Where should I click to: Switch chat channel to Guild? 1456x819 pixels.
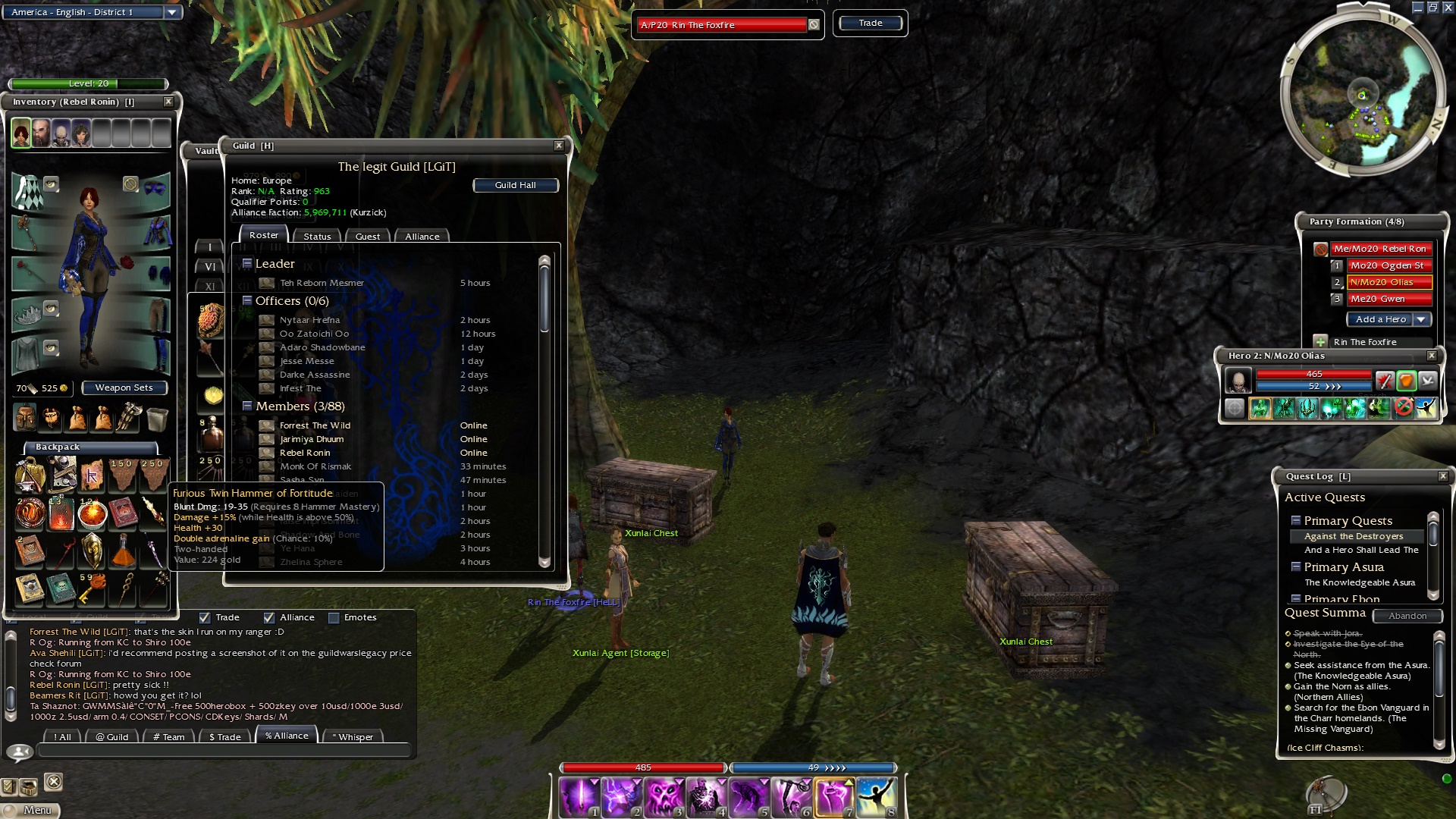[112, 736]
